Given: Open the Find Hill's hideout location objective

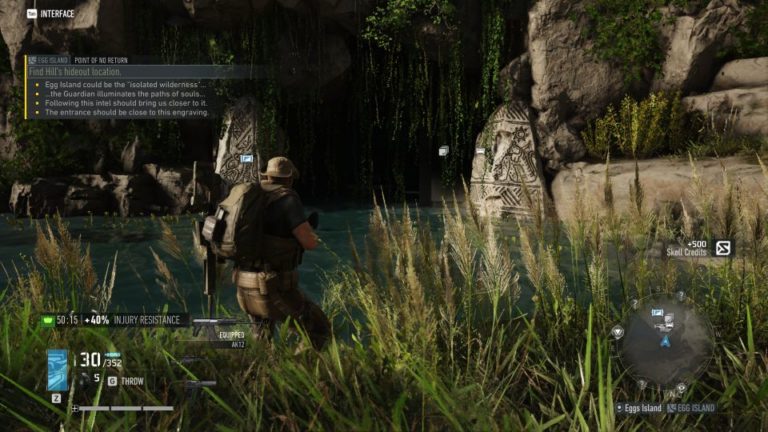Looking at the screenshot, I should click(x=88, y=72).
